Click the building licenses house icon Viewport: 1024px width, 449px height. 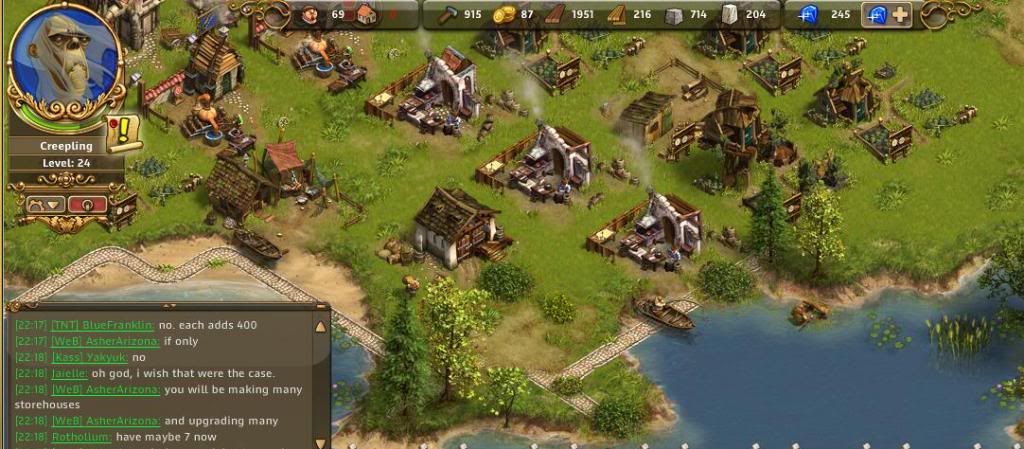[366, 14]
